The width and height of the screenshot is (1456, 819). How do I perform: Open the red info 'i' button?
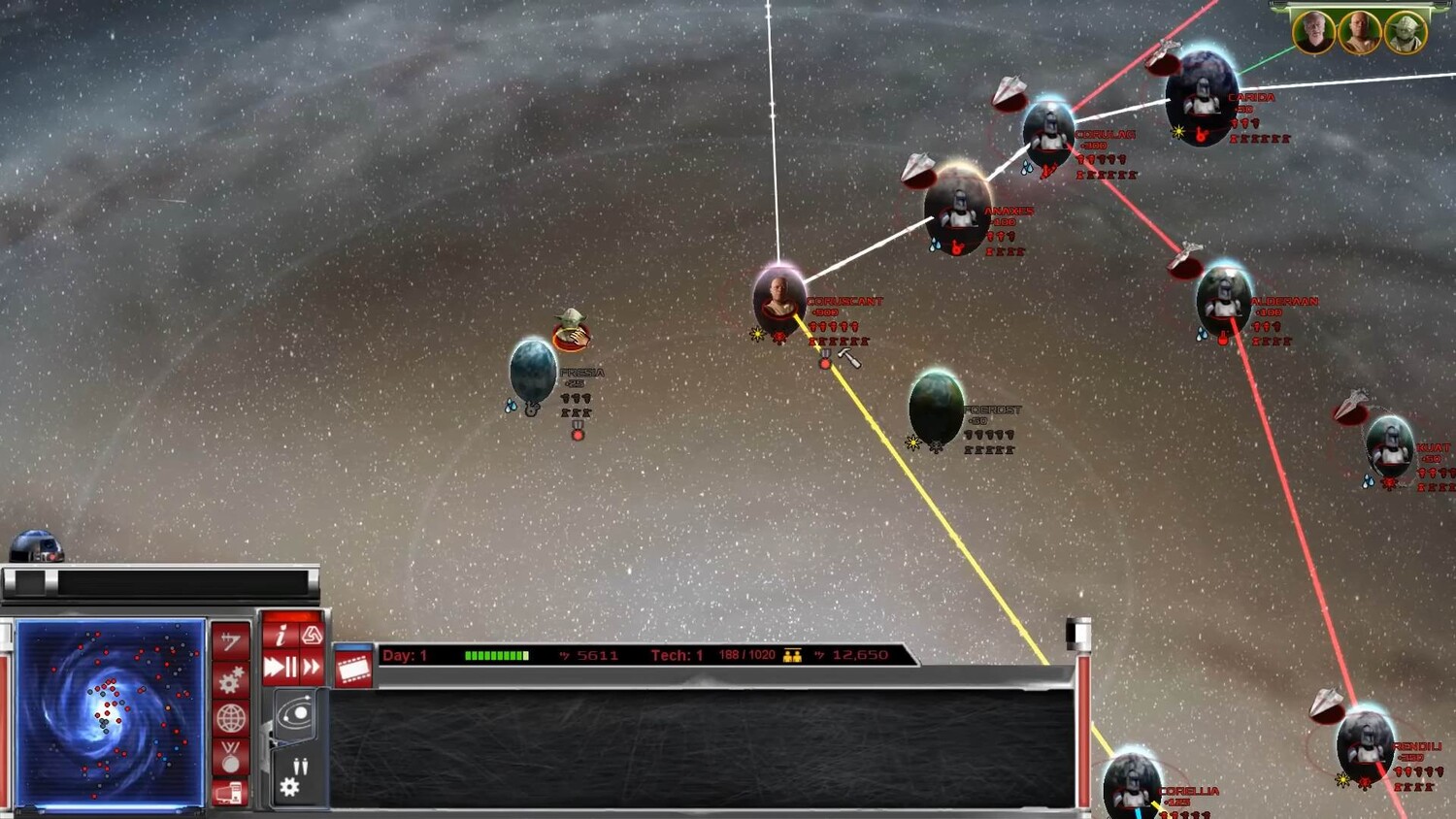point(281,636)
